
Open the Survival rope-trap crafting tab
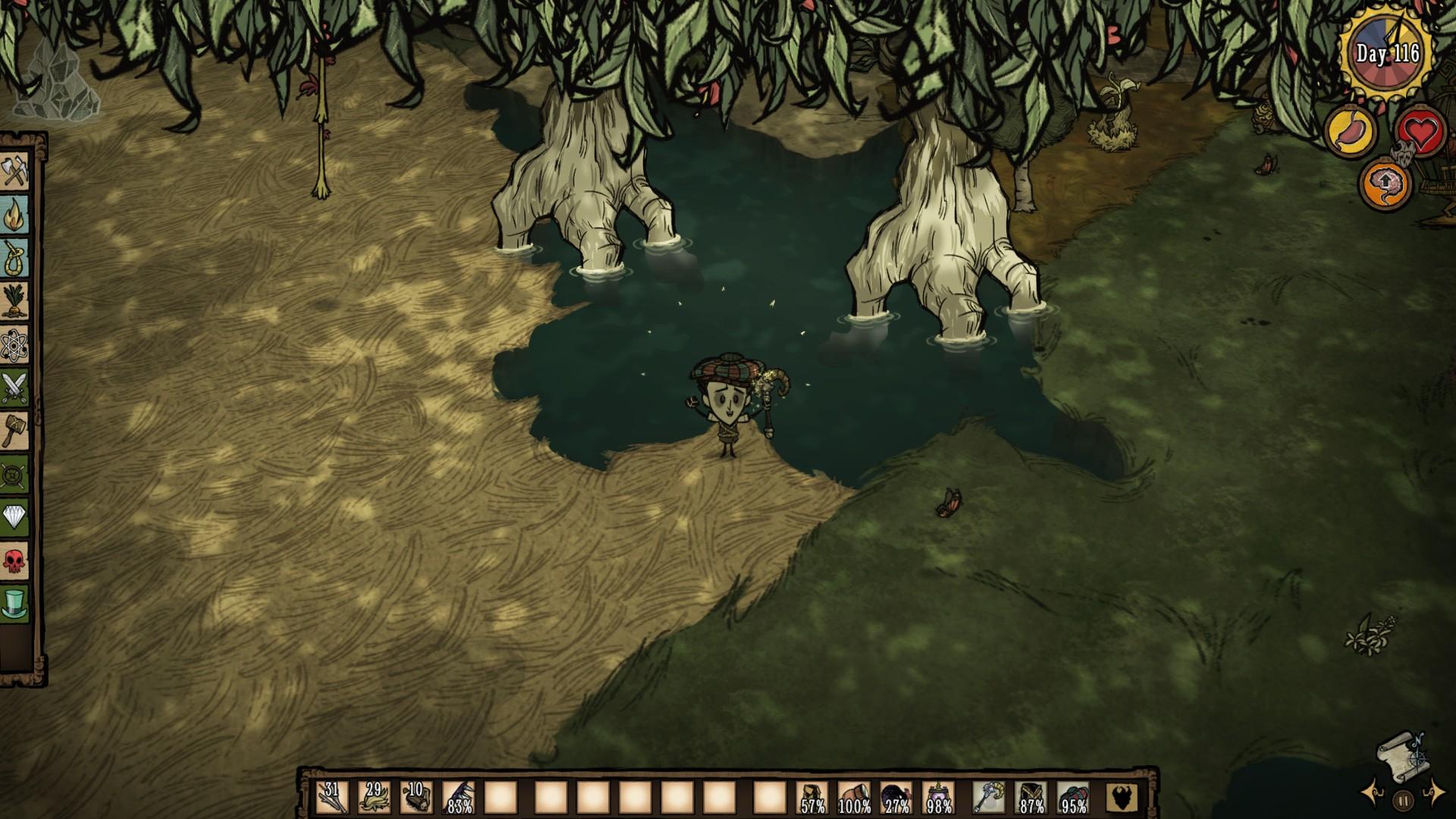(15, 259)
